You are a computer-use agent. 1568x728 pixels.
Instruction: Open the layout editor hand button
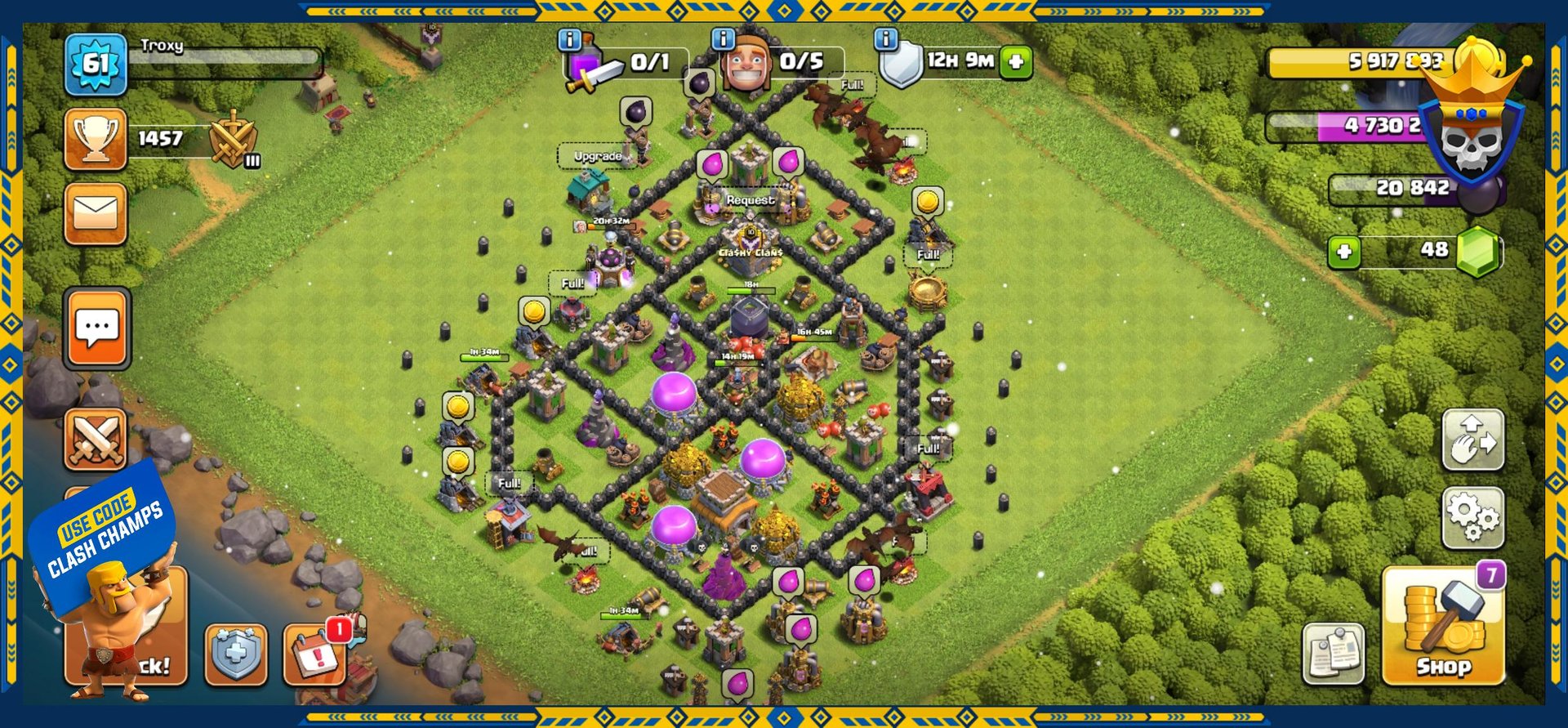[1472, 440]
